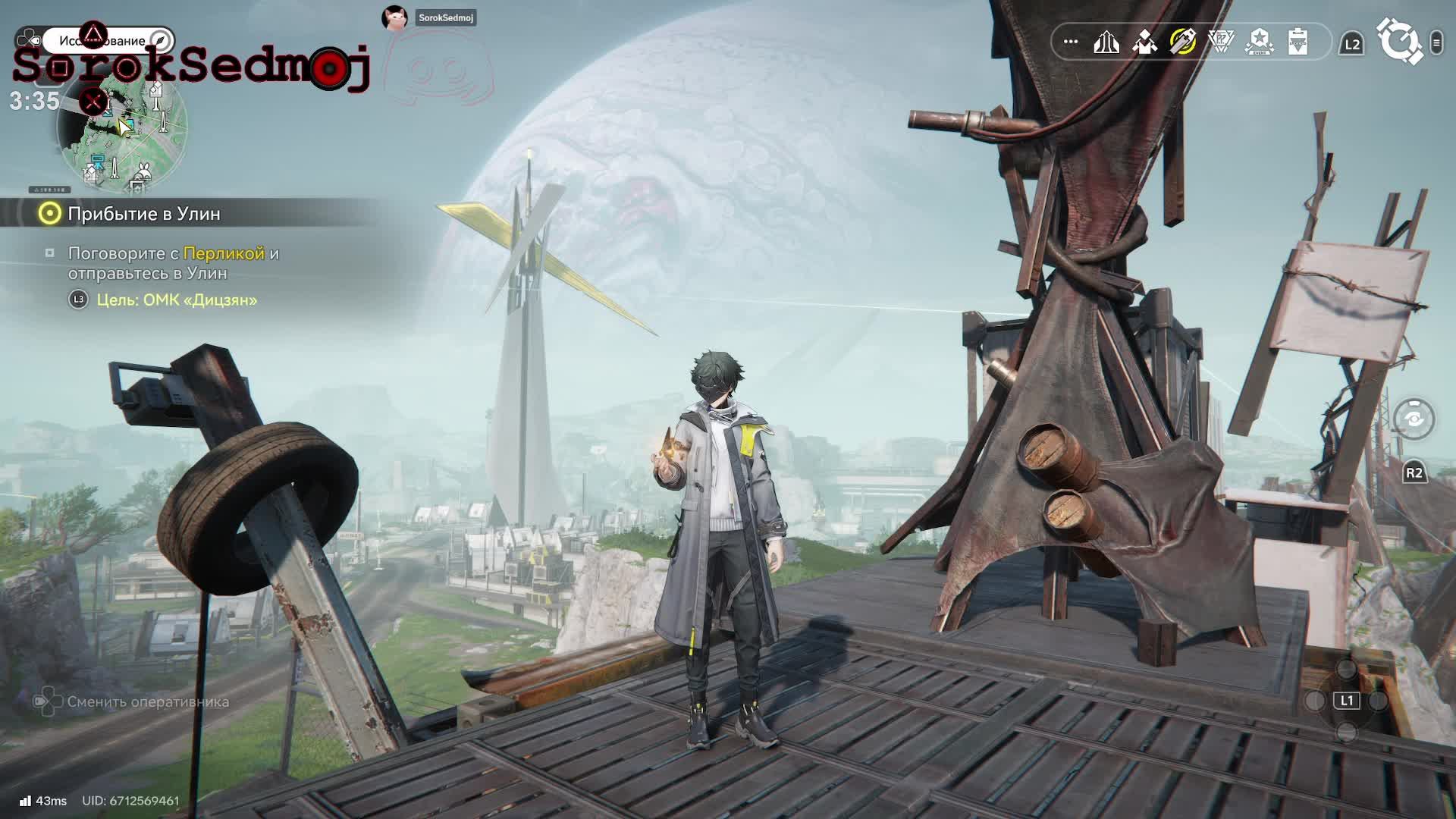Image resolution: width=1456 pixels, height=819 pixels.
Task: Expand the three-dots more options icon
Action: pyautogui.click(x=1071, y=42)
